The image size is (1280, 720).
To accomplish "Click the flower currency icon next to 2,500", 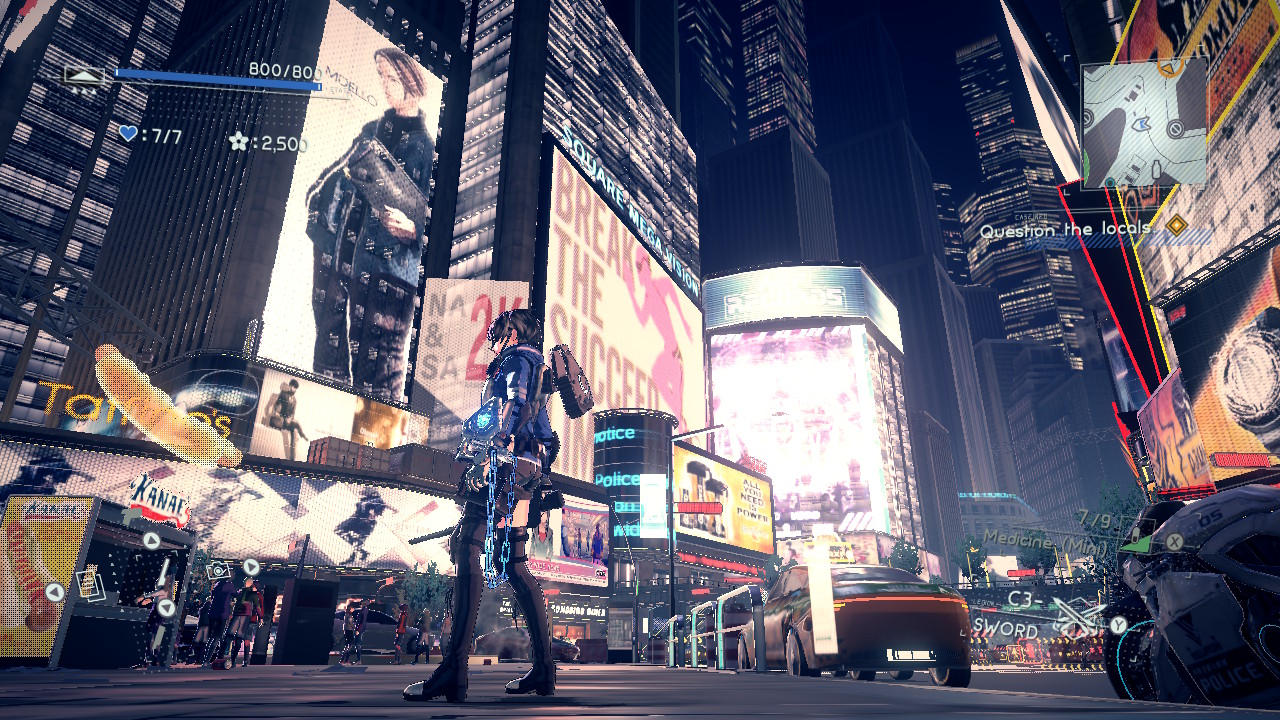I will pos(238,140).
